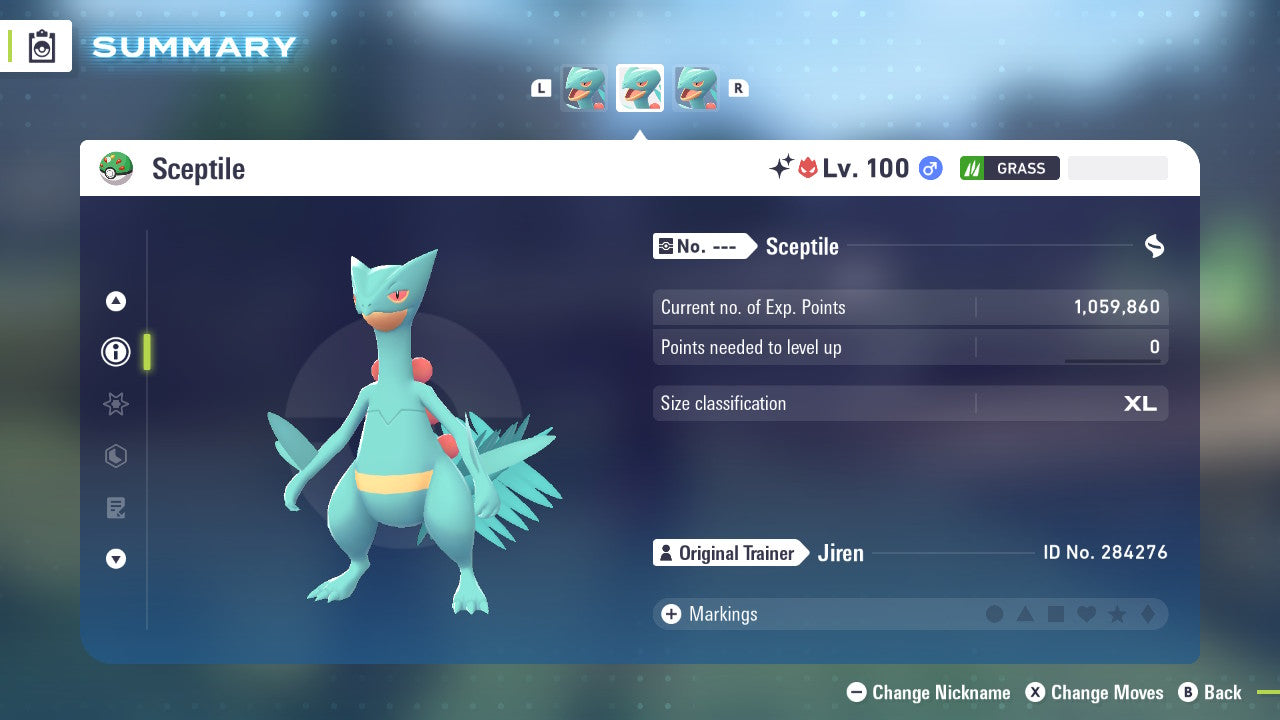Click the GRASS type badge

tap(1010, 168)
